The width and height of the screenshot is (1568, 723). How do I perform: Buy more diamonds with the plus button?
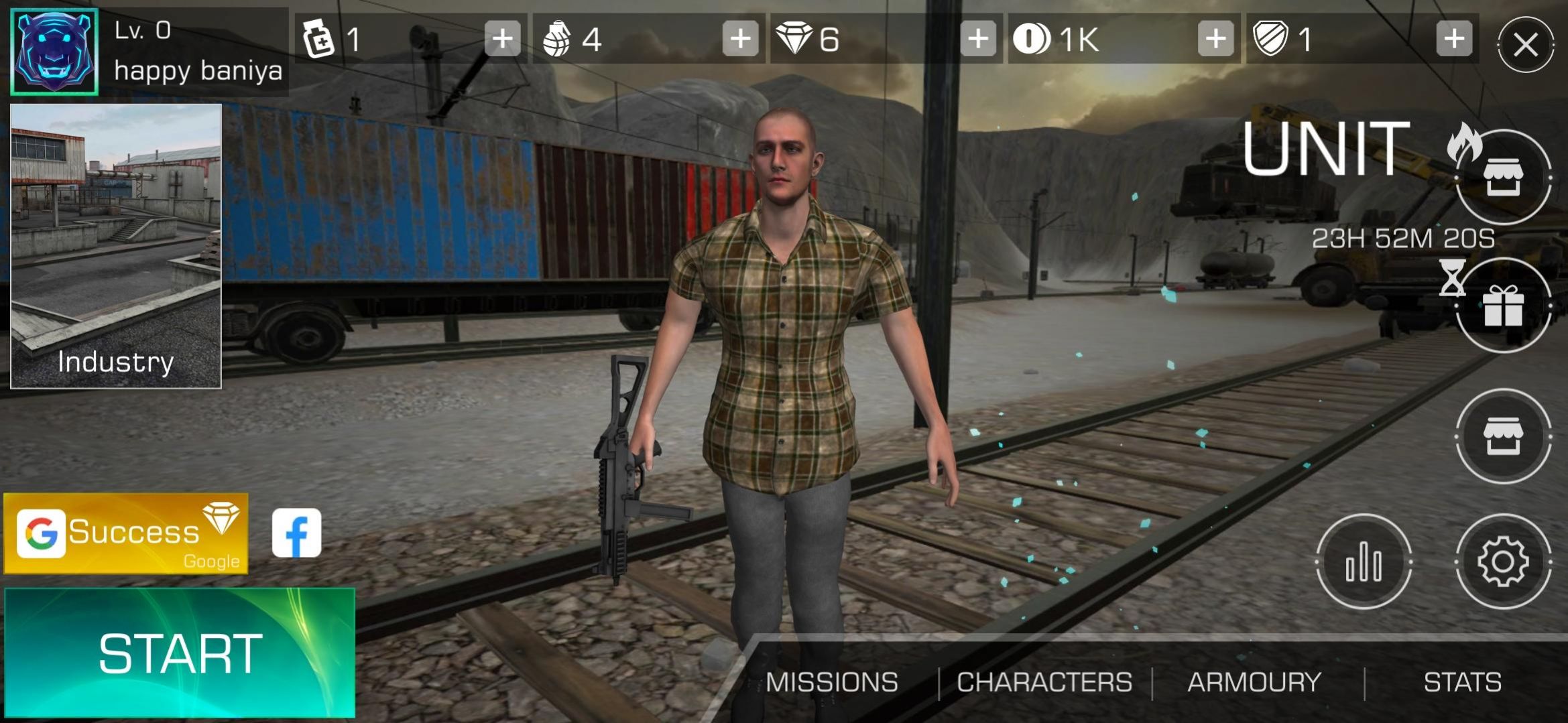(978, 39)
